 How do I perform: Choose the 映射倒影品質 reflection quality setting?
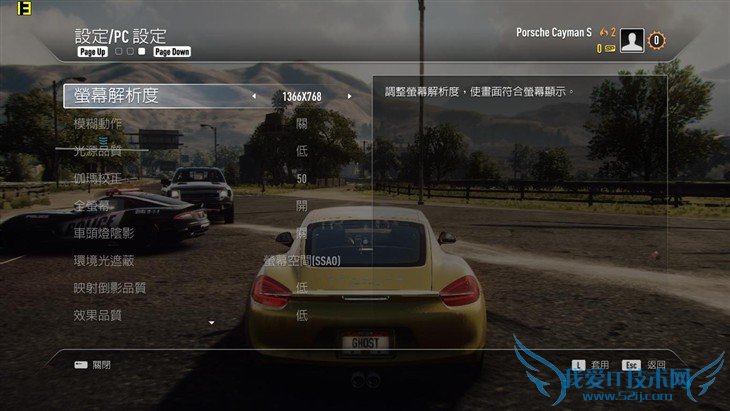click(110, 288)
